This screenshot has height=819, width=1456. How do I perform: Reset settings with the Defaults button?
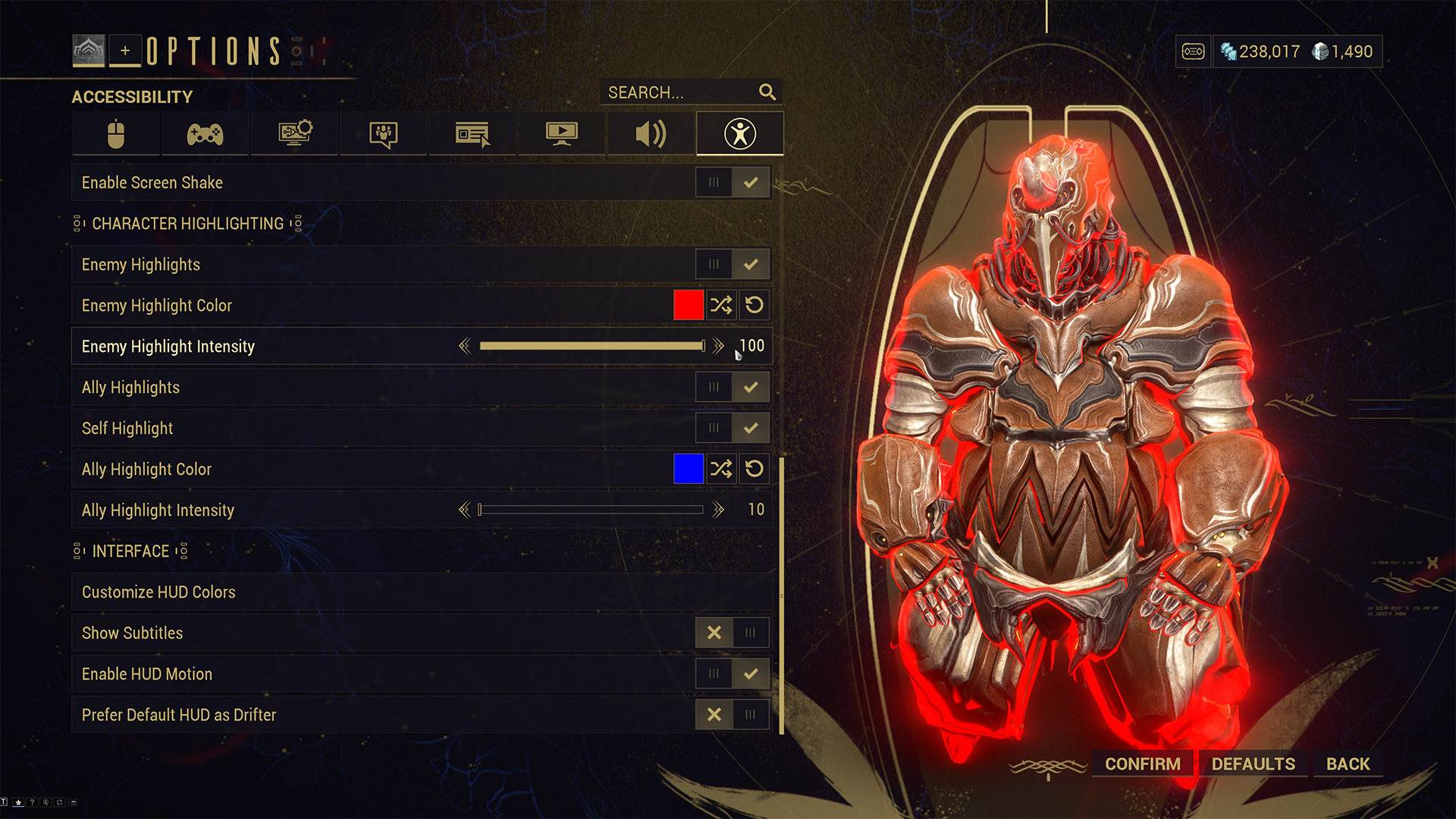[1253, 764]
